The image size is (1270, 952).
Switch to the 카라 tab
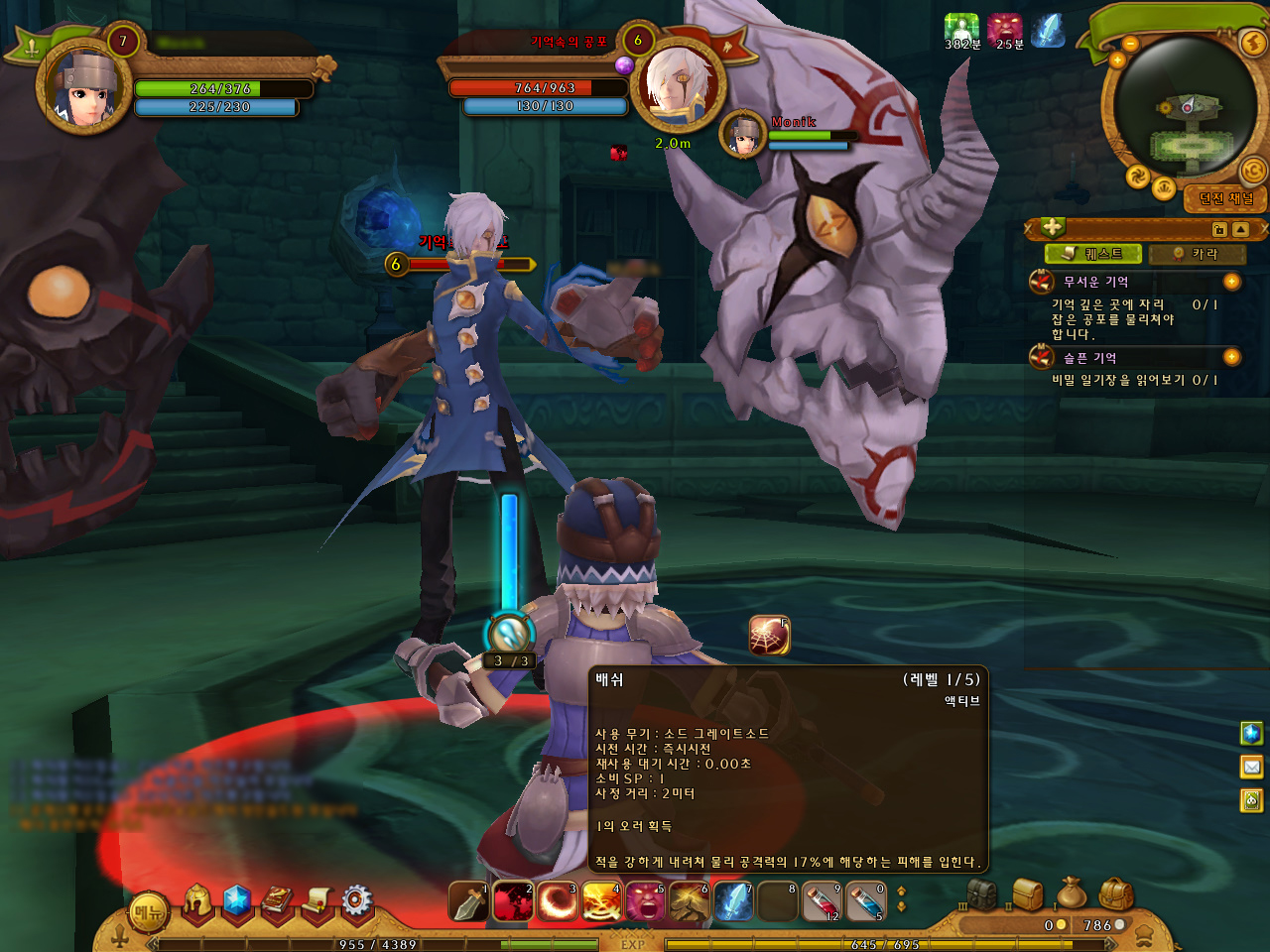(x=1197, y=254)
